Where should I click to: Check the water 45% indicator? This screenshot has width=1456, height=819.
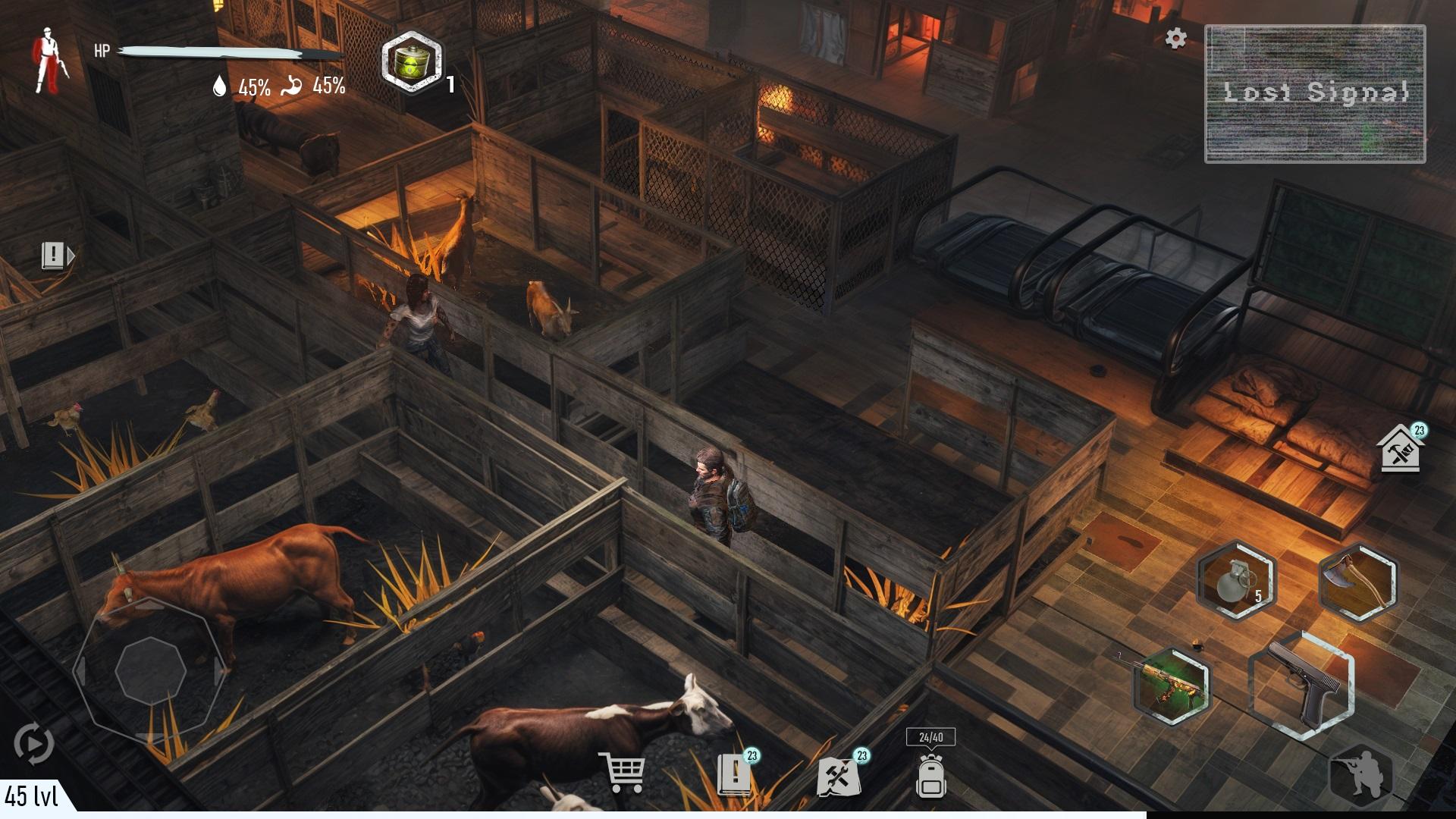click(240, 86)
